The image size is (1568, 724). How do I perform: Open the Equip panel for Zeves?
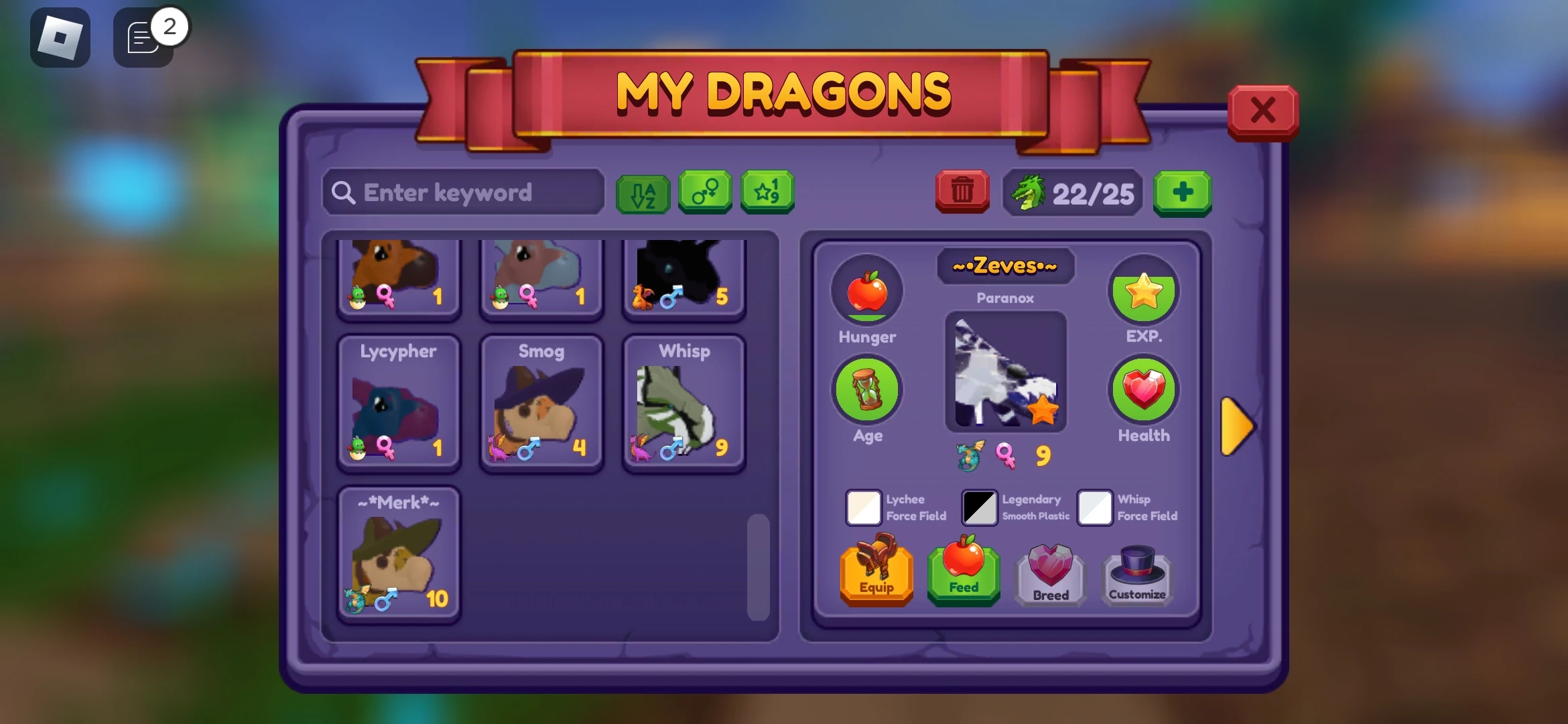pos(876,573)
